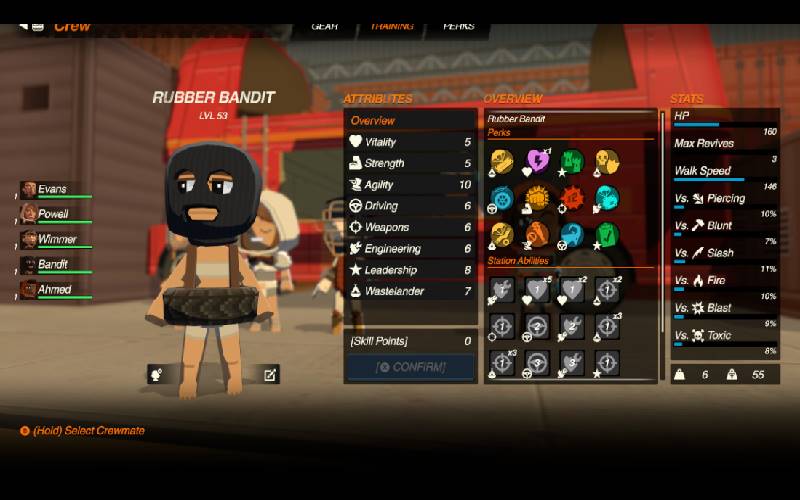
Task: Choose the Leadership attribute row
Action: tap(410, 270)
